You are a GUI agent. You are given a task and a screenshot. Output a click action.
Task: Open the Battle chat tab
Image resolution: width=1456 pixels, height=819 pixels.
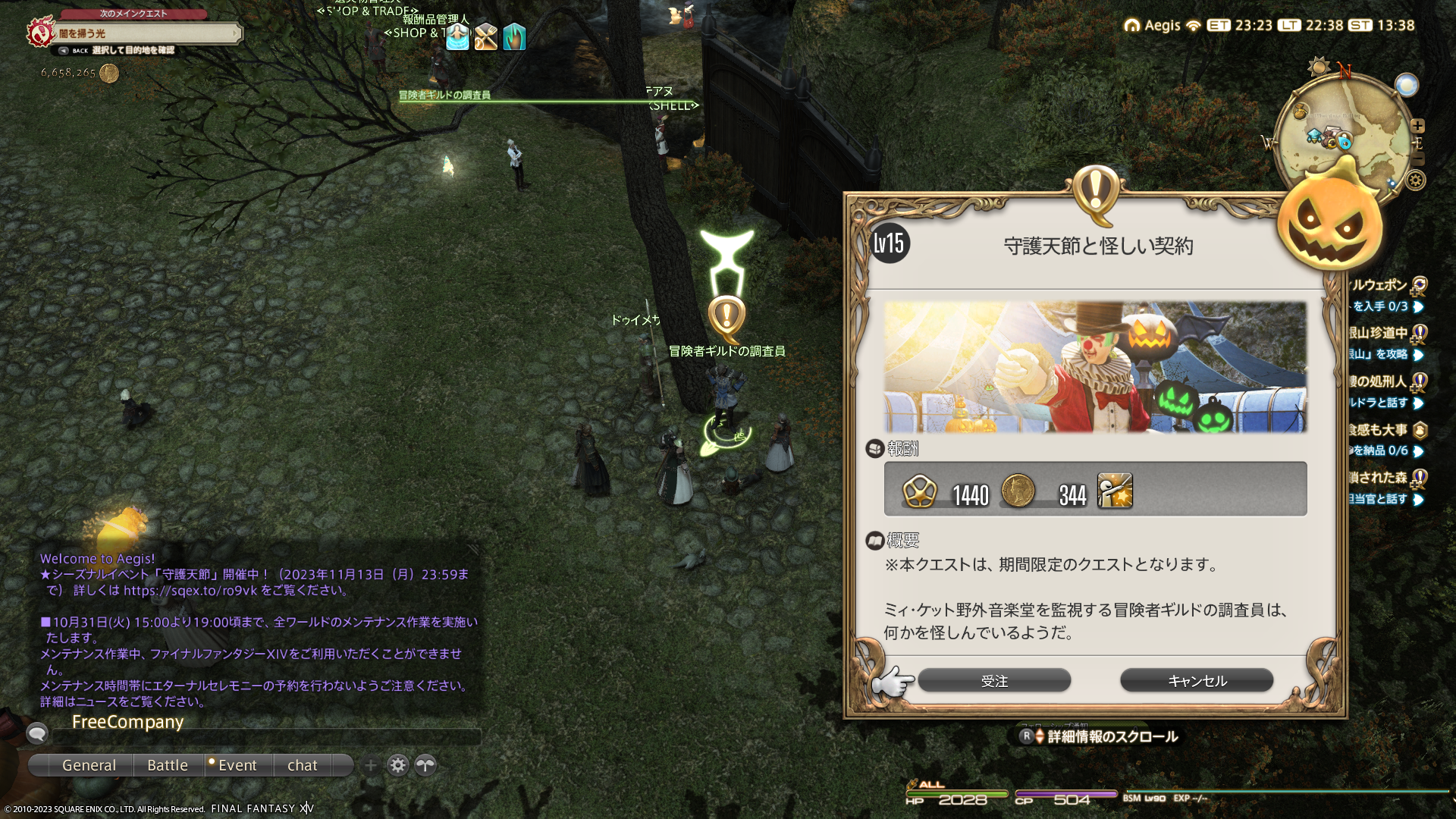[x=168, y=765]
